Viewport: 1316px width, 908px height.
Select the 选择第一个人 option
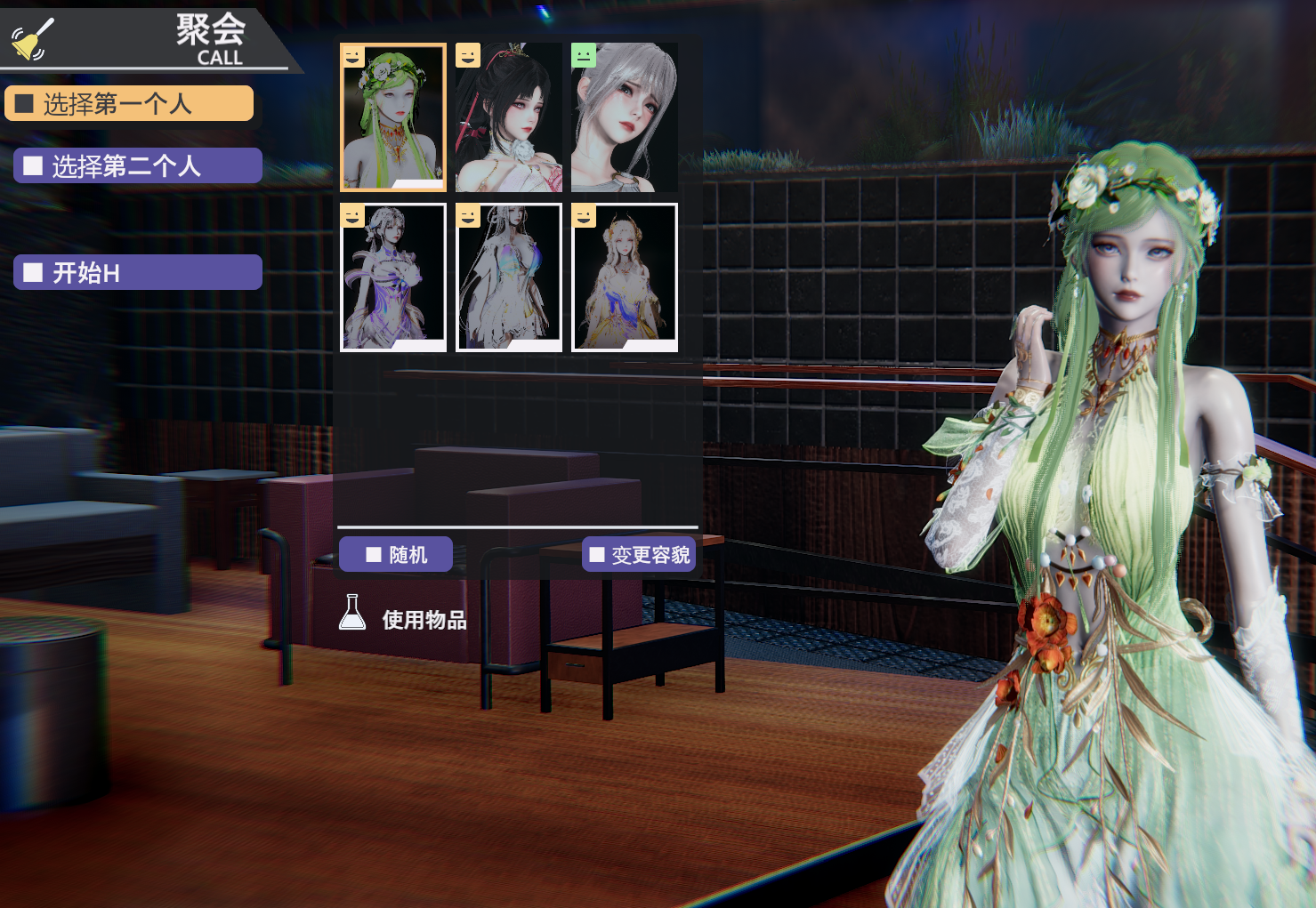tap(129, 104)
